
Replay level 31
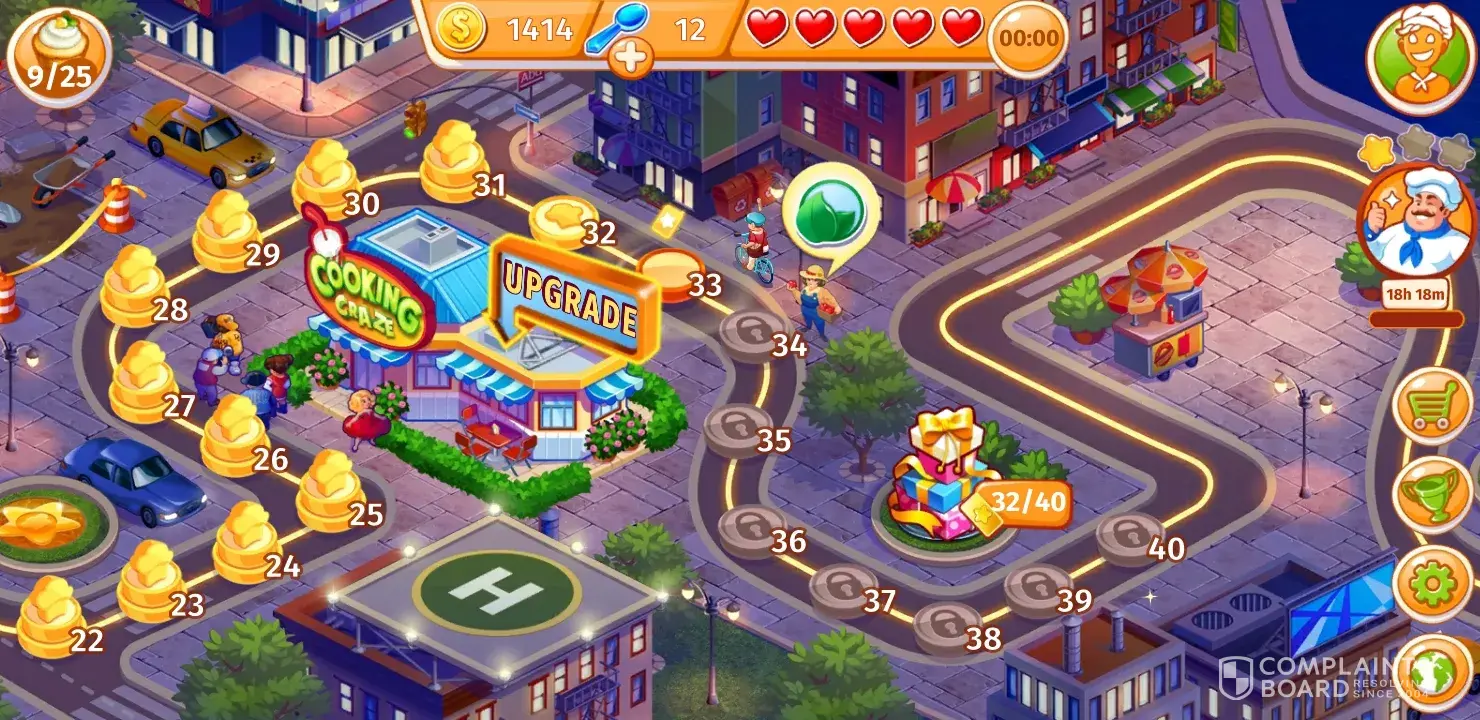tap(455, 160)
